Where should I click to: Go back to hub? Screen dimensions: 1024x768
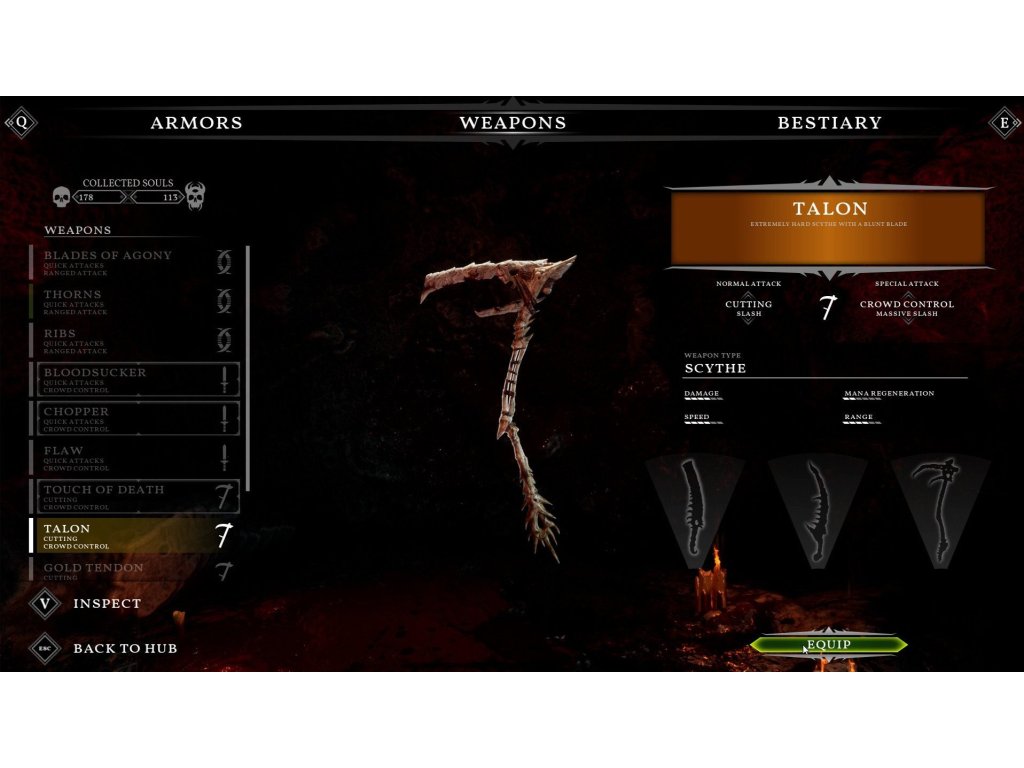point(124,648)
